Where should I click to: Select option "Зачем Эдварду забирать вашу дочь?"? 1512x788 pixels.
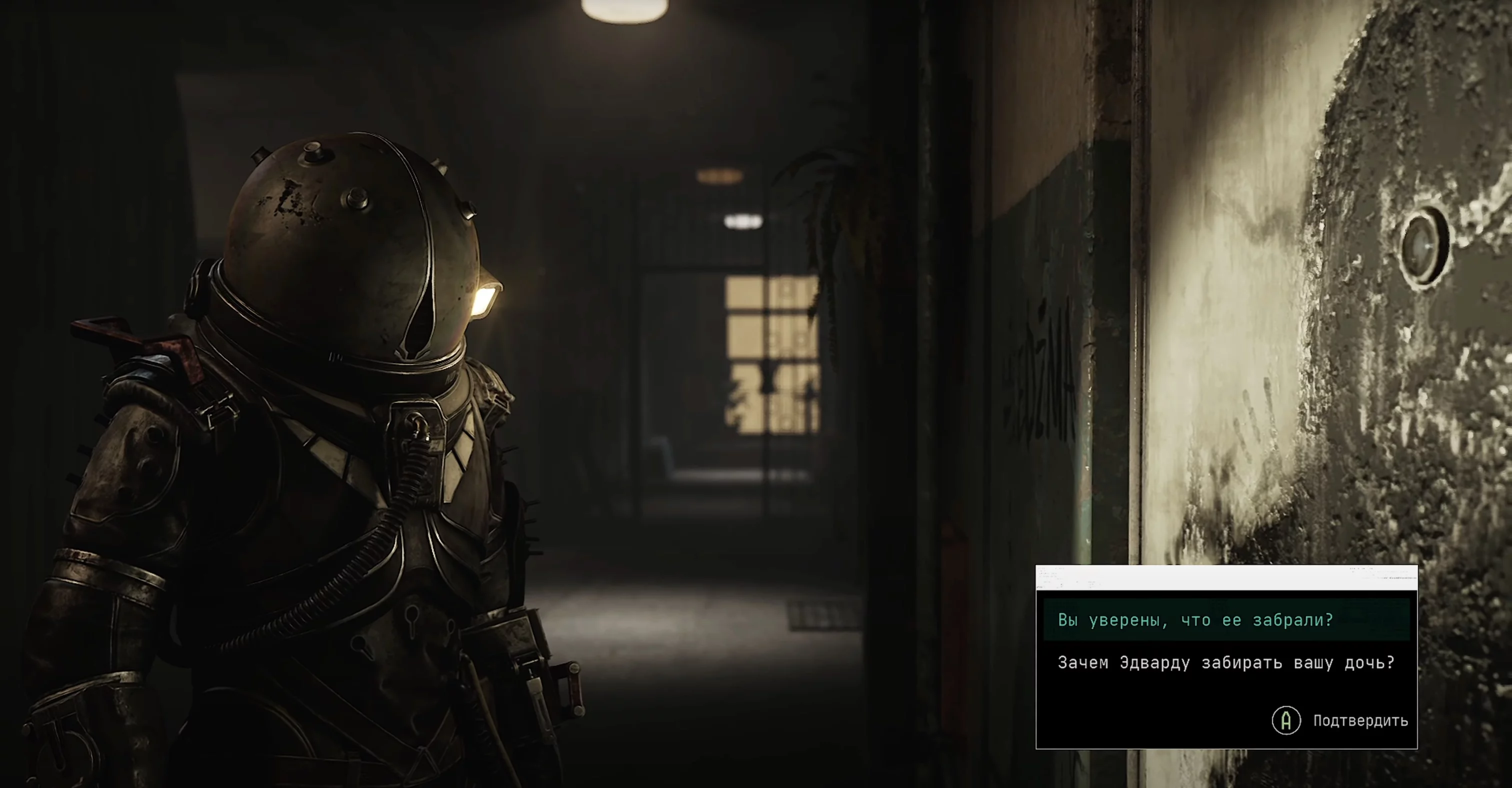1225,663
